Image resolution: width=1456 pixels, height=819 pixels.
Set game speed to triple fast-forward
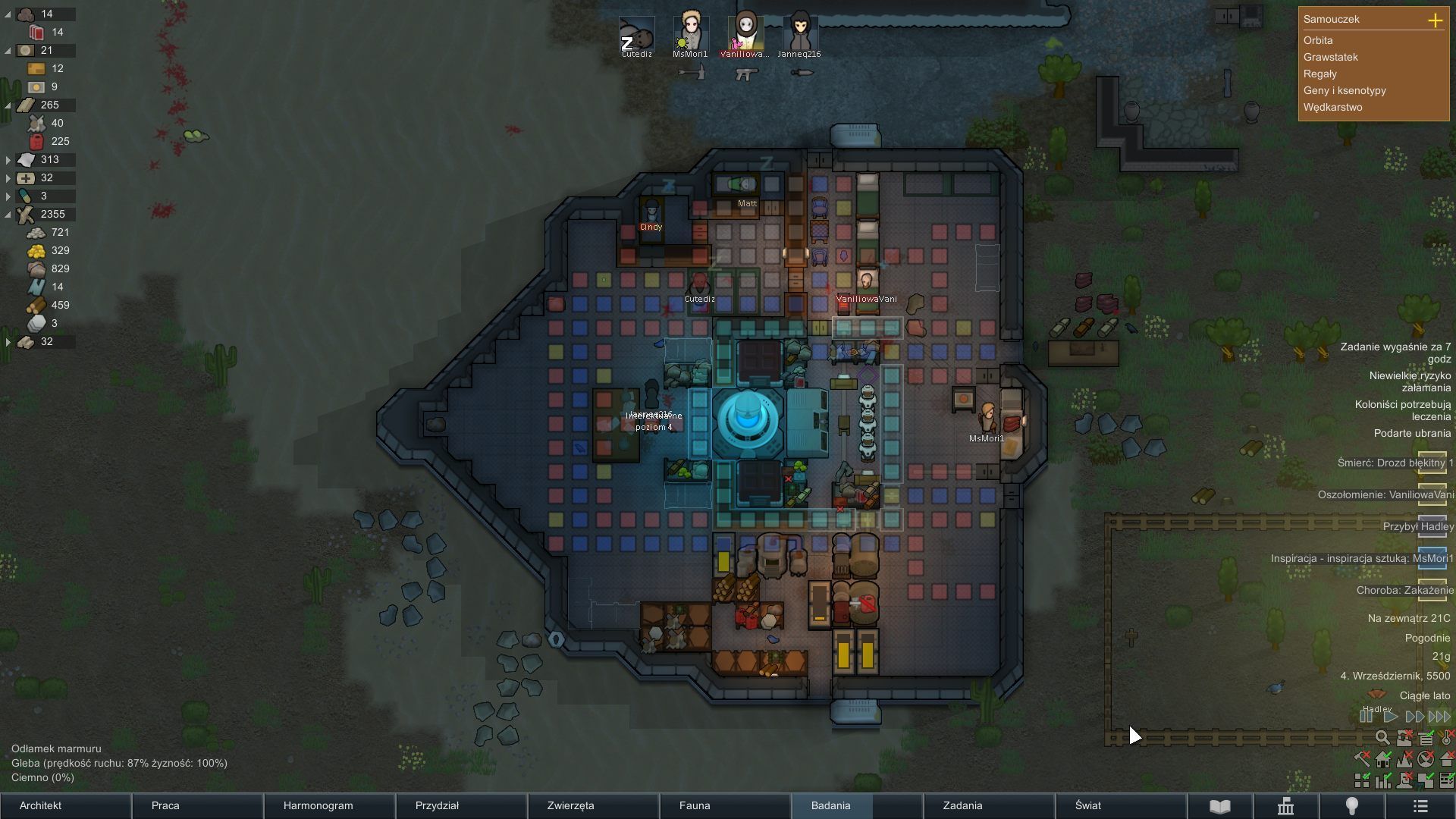(x=1439, y=717)
